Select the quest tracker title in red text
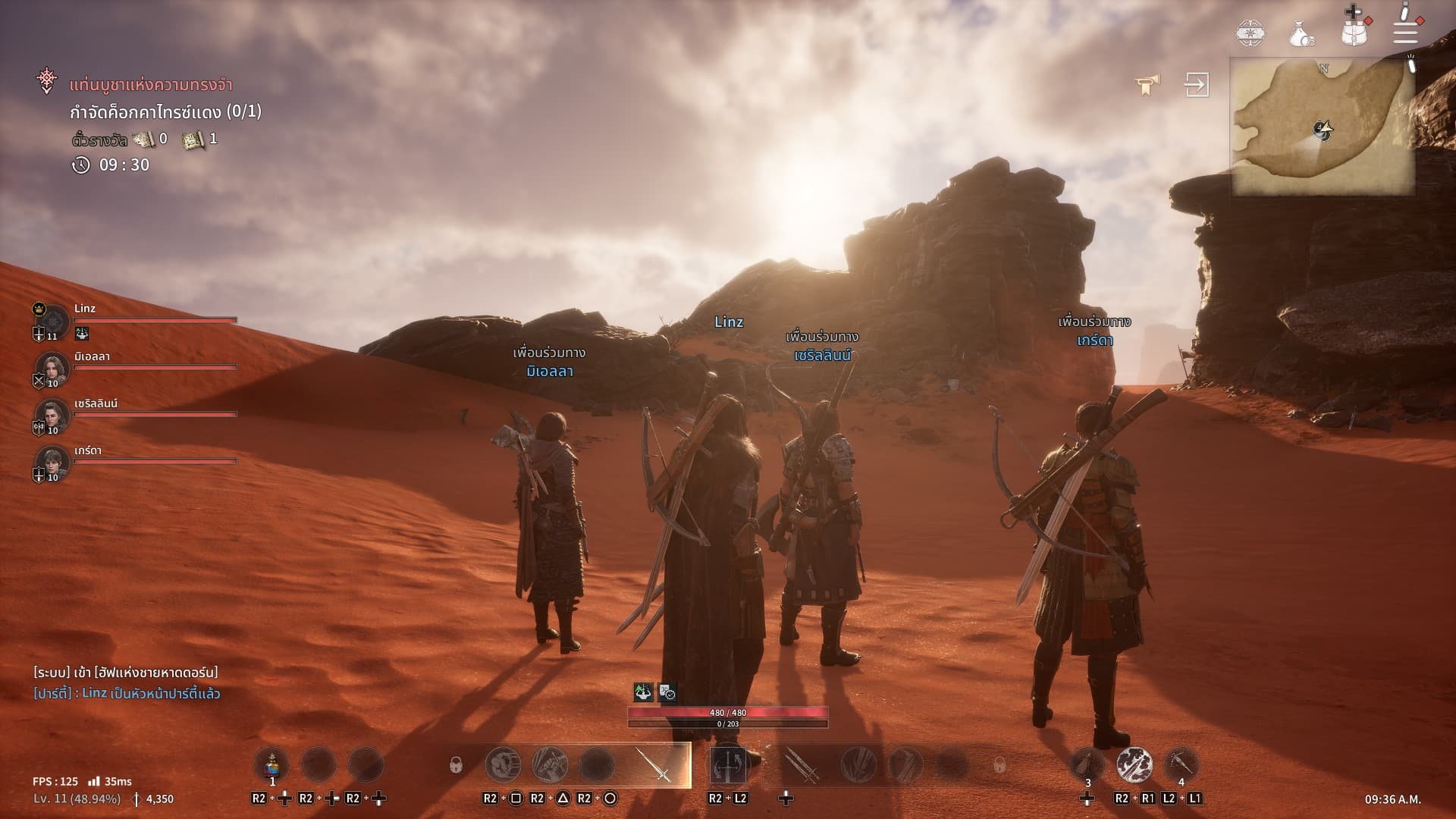The width and height of the screenshot is (1456, 819). pyautogui.click(x=150, y=85)
